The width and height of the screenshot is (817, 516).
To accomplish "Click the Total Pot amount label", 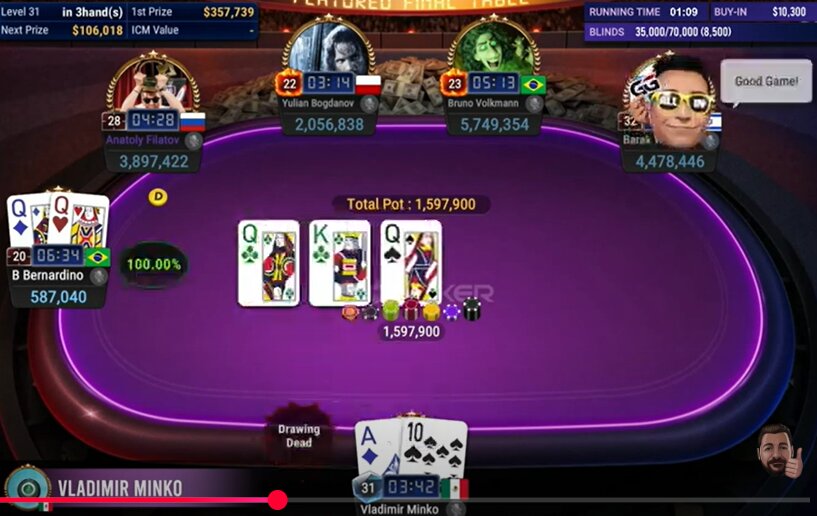I will [411, 204].
